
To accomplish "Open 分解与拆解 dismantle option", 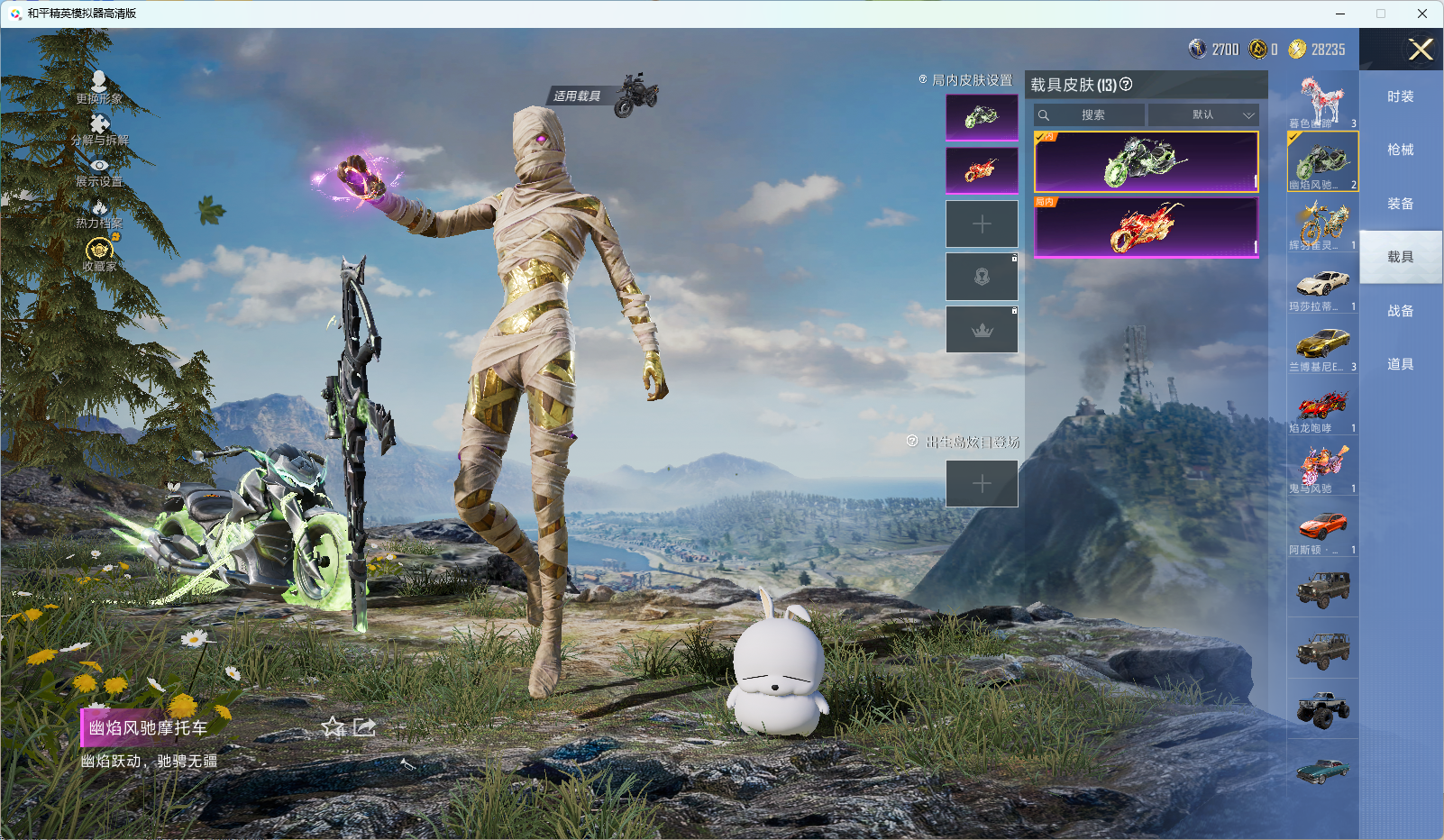I will (99, 129).
